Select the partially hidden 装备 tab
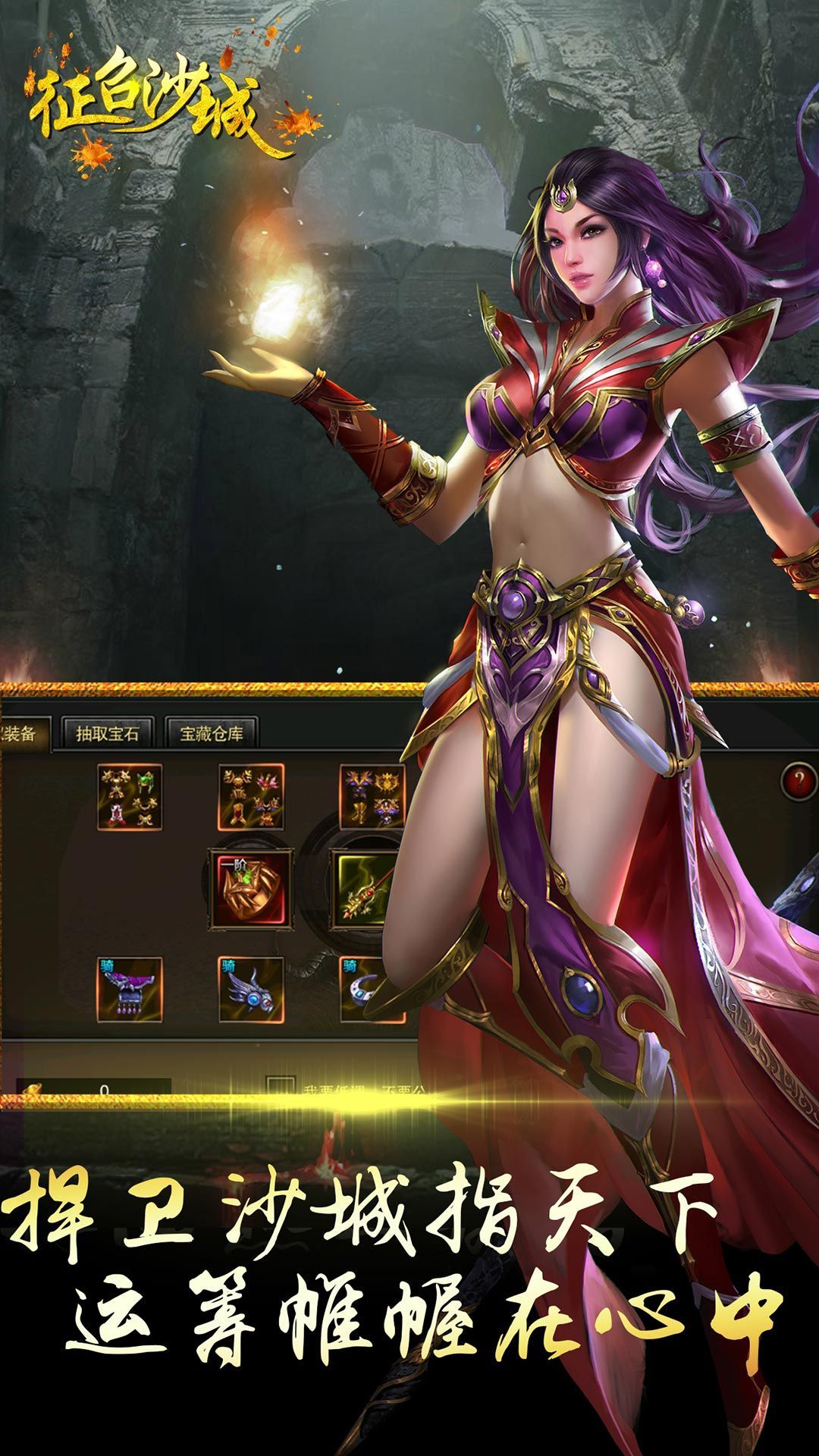Image resolution: width=819 pixels, height=1456 pixels. pos(23,733)
